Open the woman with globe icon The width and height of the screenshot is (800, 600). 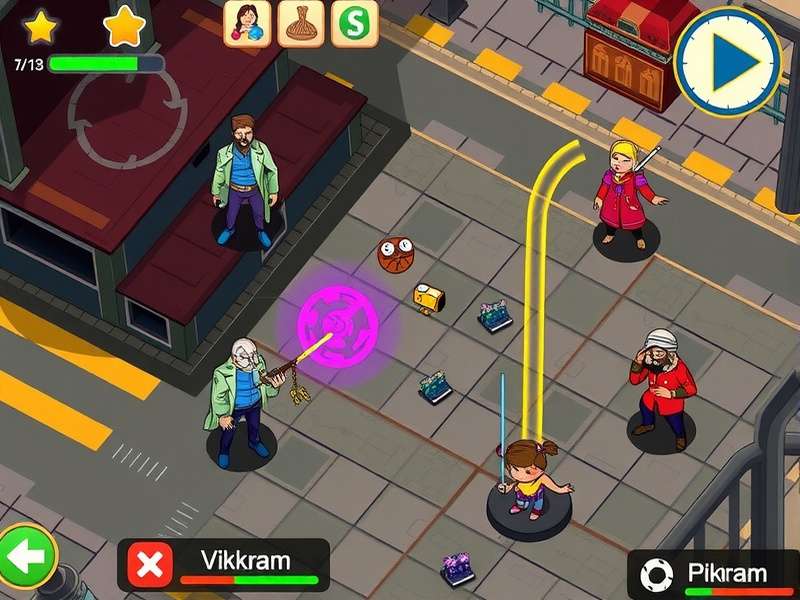(247, 22)
